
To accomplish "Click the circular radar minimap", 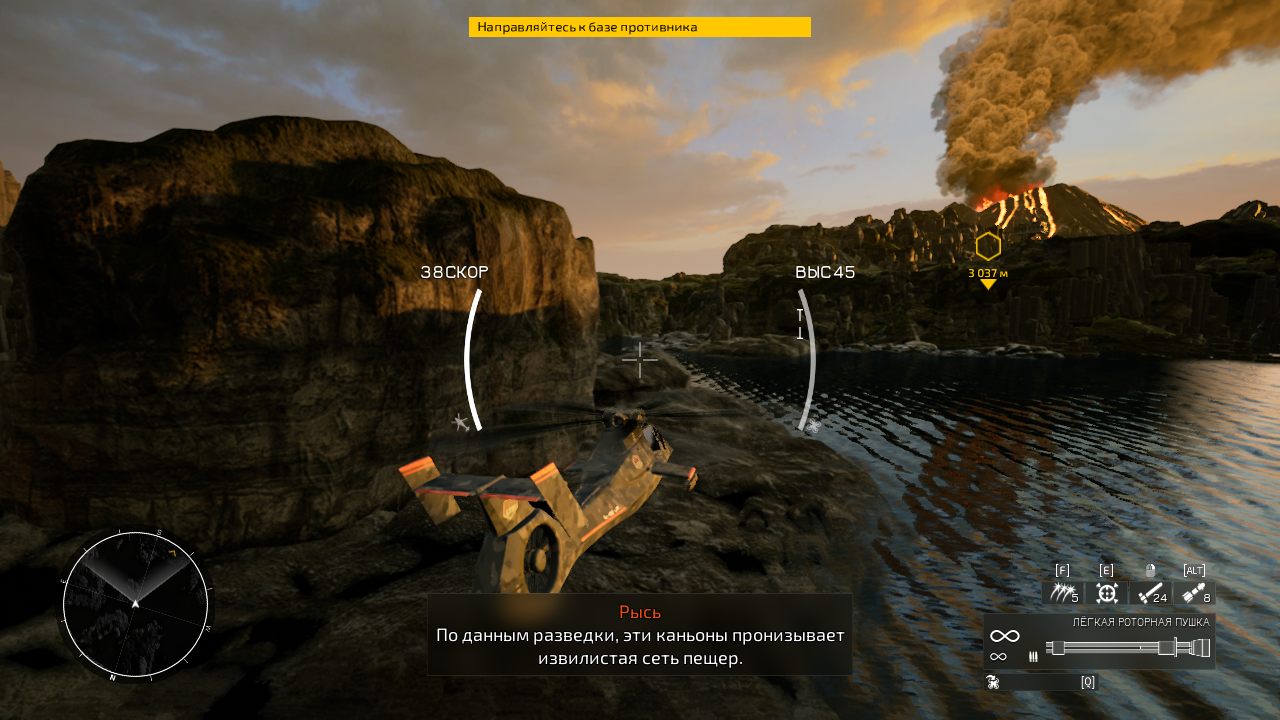I will pos(136,605).
